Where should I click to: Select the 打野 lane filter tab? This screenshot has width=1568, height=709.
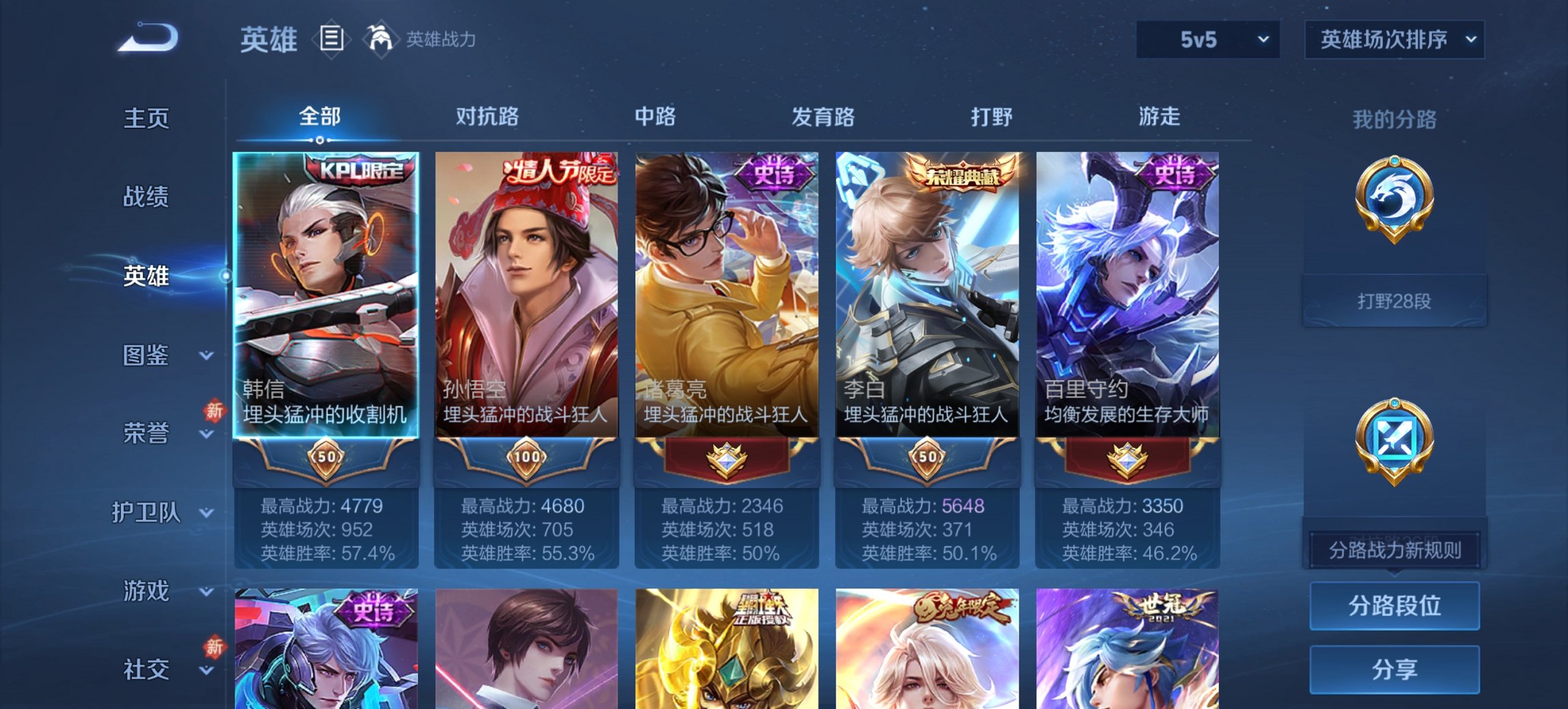991,117
